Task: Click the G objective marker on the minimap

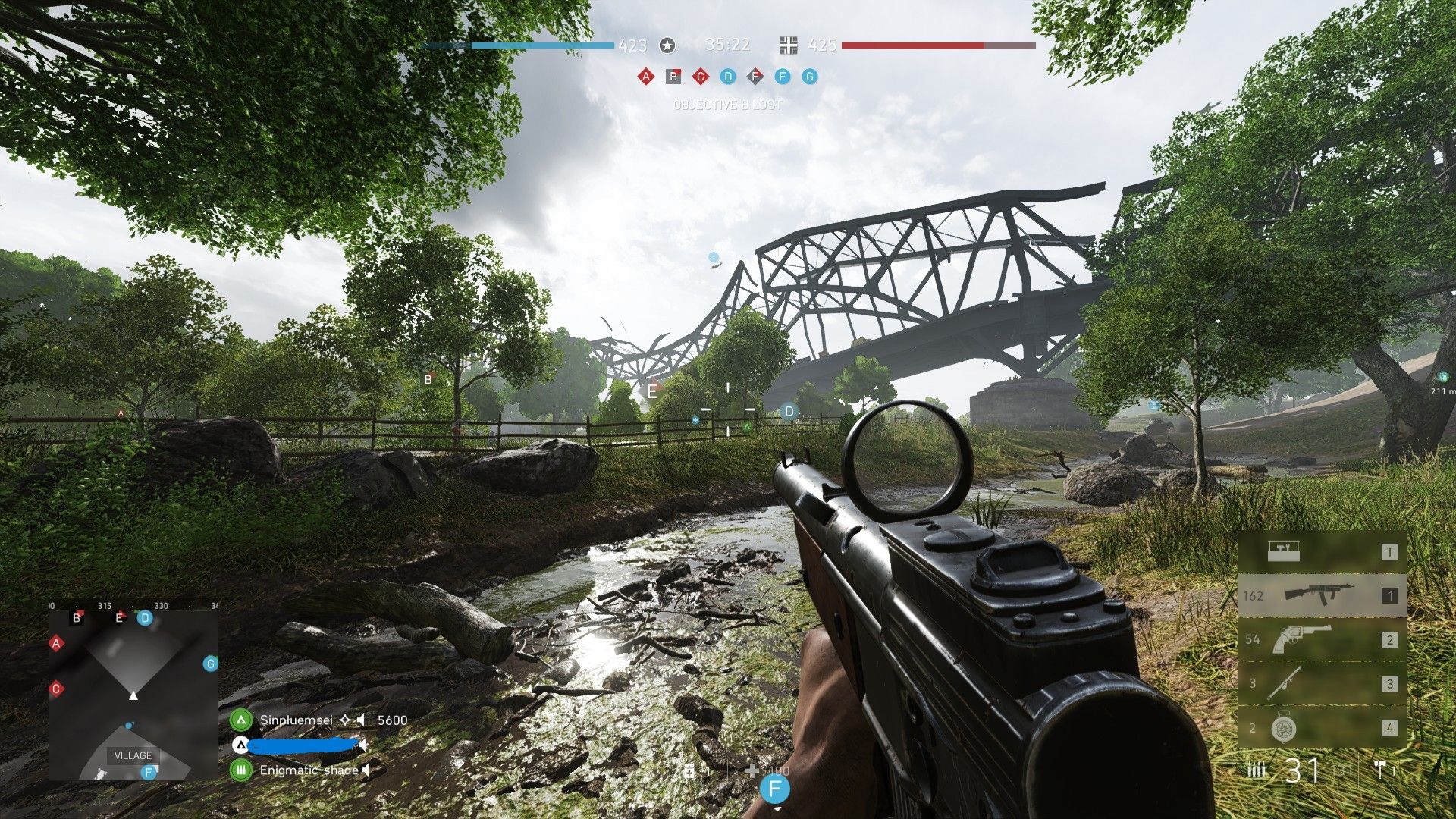Action: 210,664
